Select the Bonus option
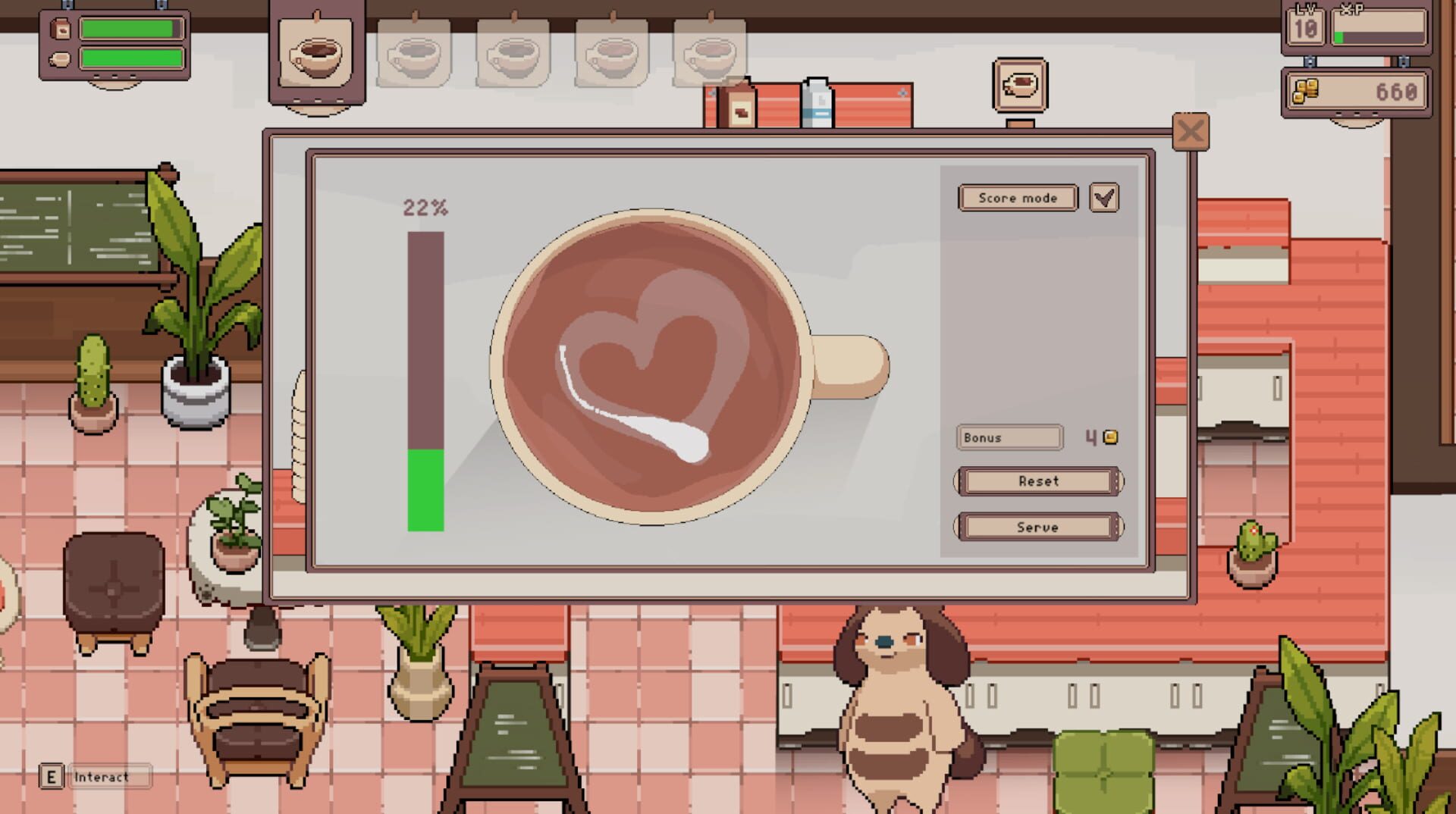Viewport: 1456px width, 814px height. [1009, 437]
